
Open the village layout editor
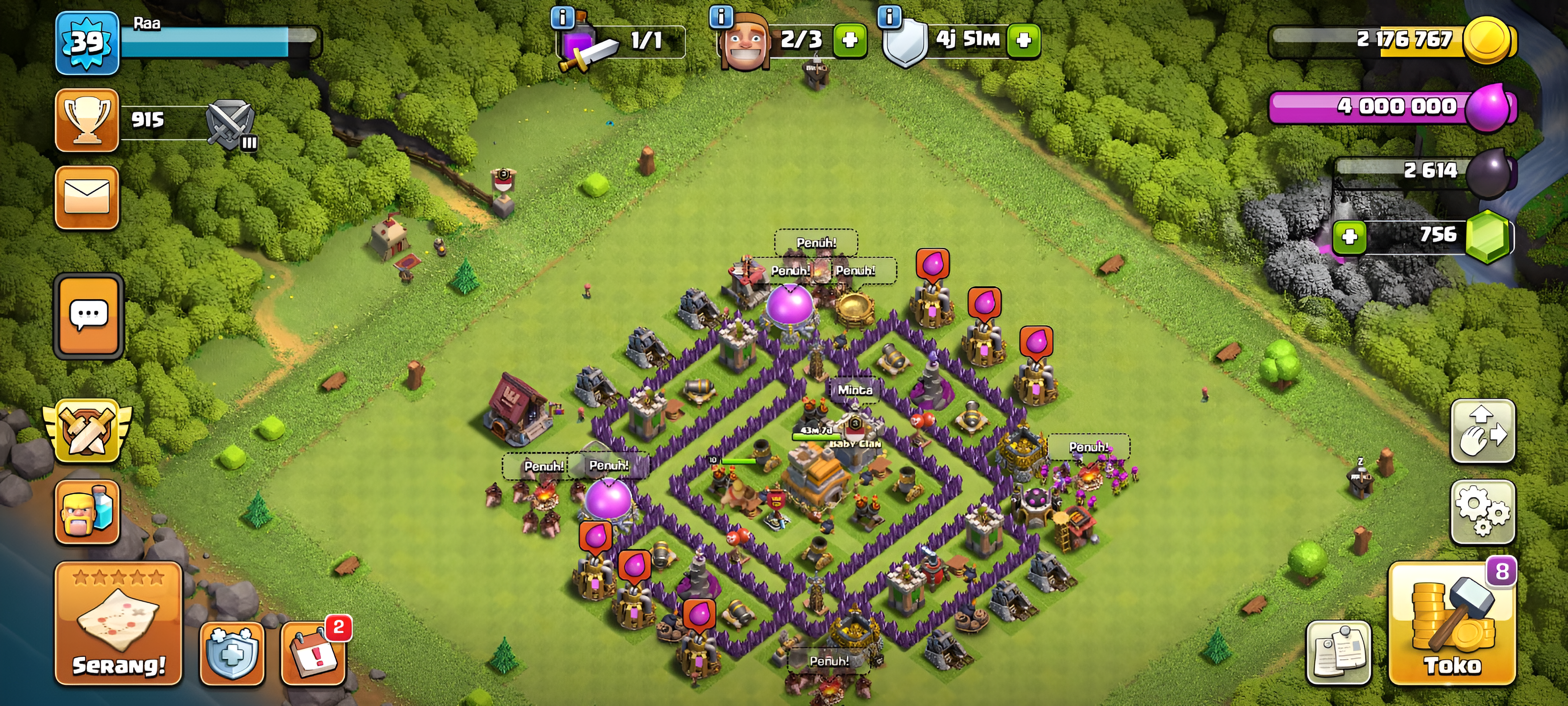tap(1482, 431)
